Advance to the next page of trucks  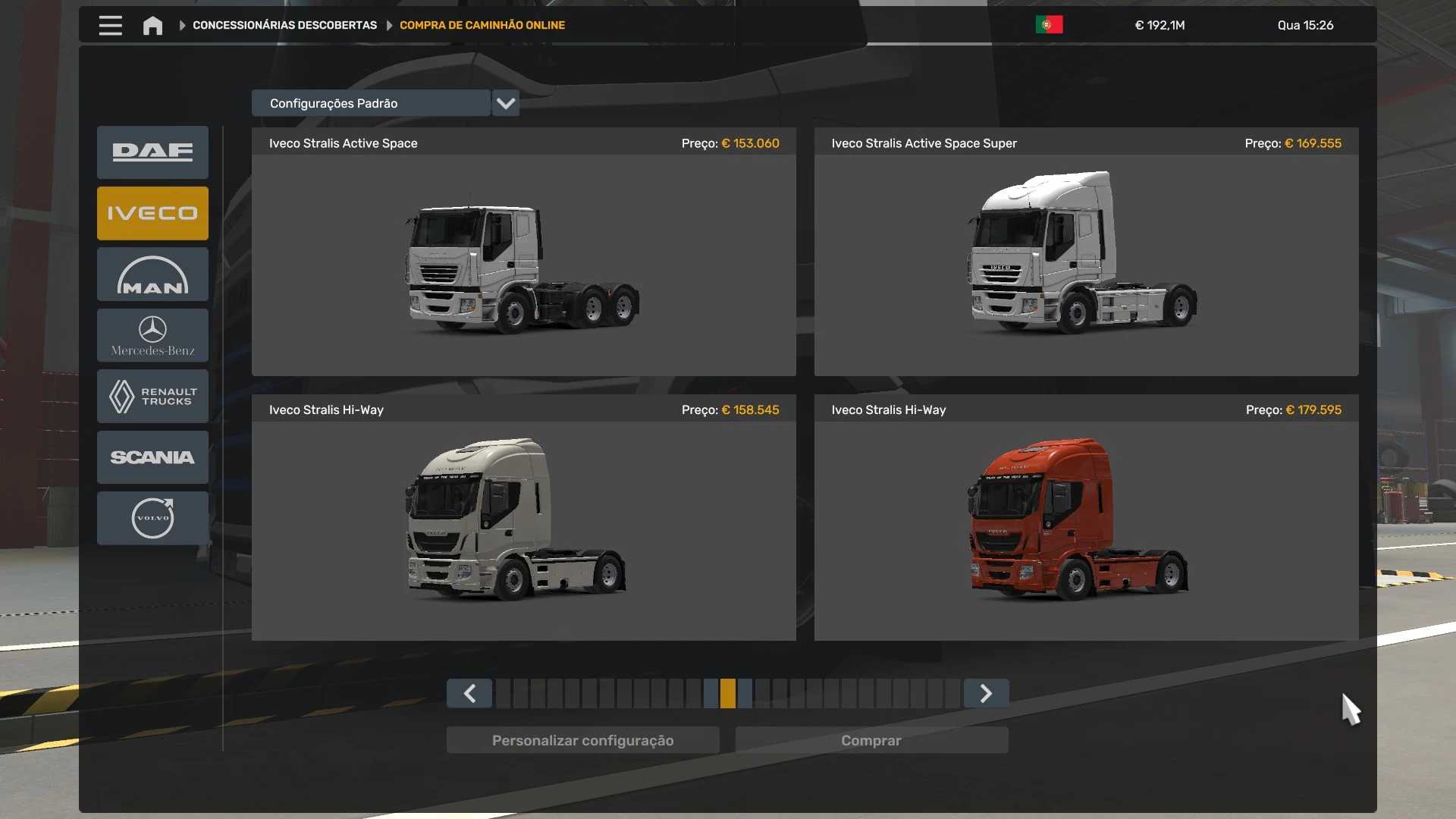pos(986,693)
